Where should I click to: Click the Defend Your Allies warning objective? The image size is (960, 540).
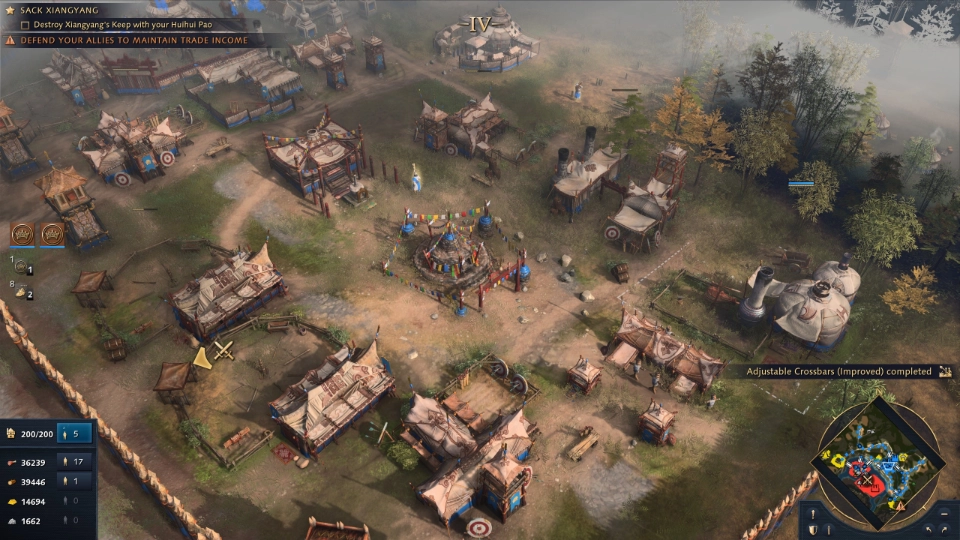coord(125,40)
